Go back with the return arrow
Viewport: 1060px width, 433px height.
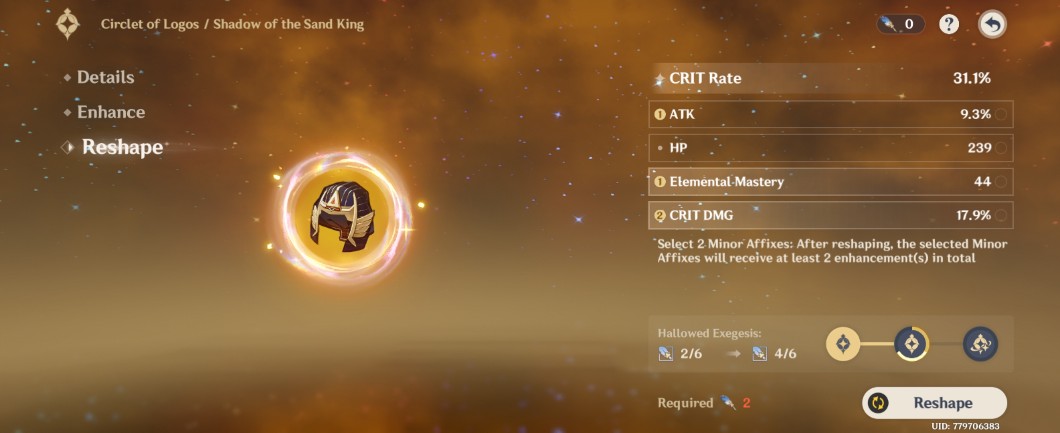pyautogui.click(x=992, y=24)
